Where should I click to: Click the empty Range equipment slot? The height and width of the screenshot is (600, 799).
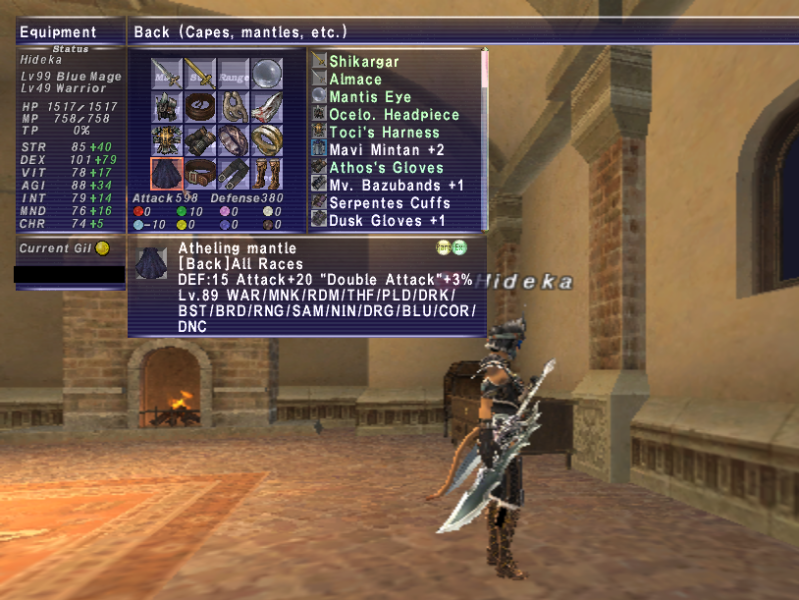234,73
